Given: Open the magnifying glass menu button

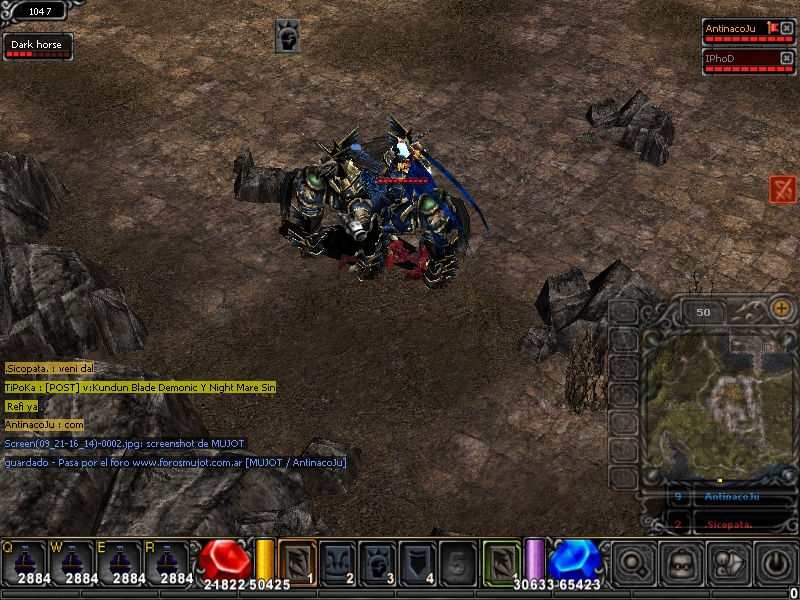Looking at the screenshot, I should click(x=633, y=564).
